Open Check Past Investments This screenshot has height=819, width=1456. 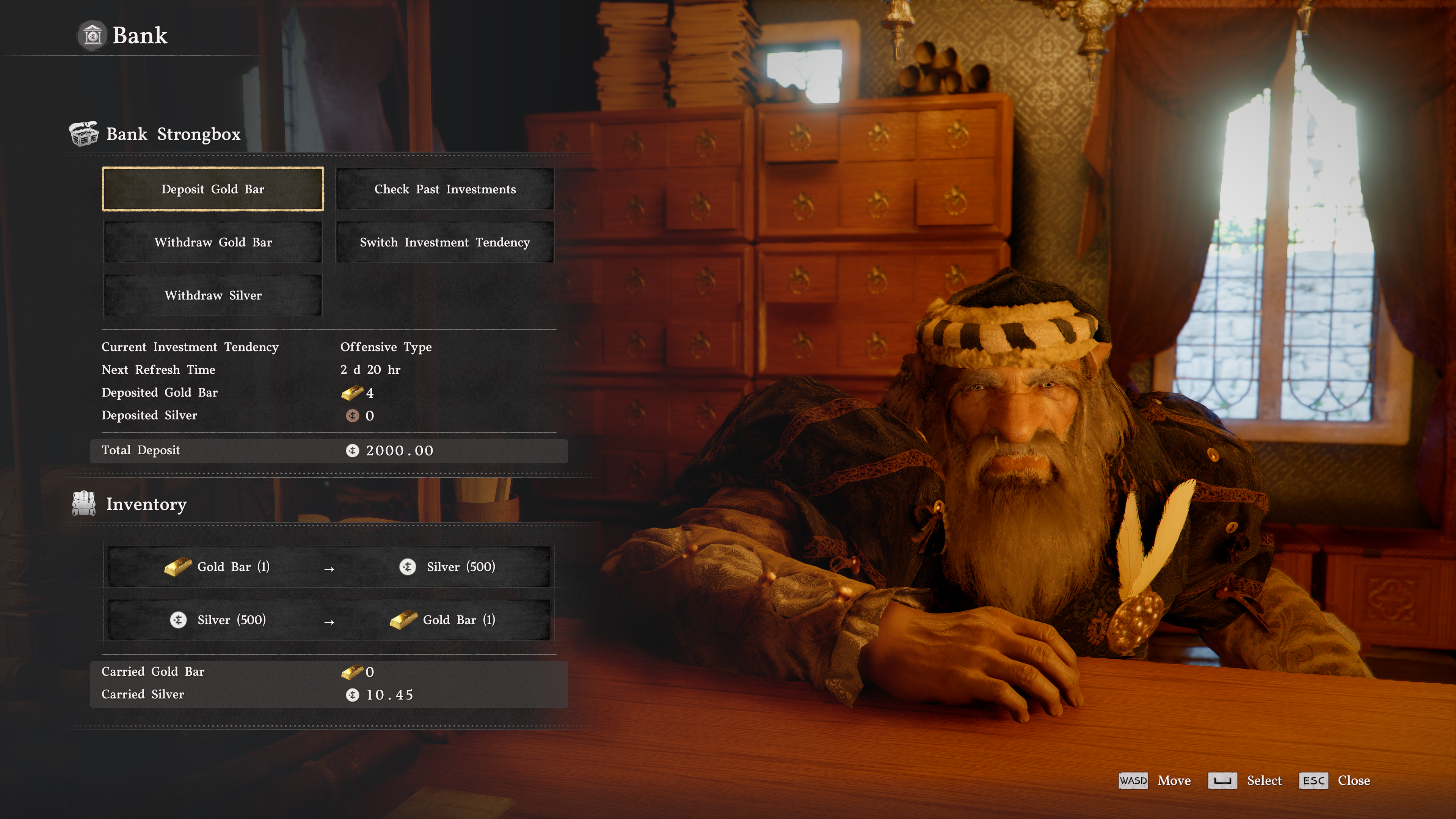445,189
